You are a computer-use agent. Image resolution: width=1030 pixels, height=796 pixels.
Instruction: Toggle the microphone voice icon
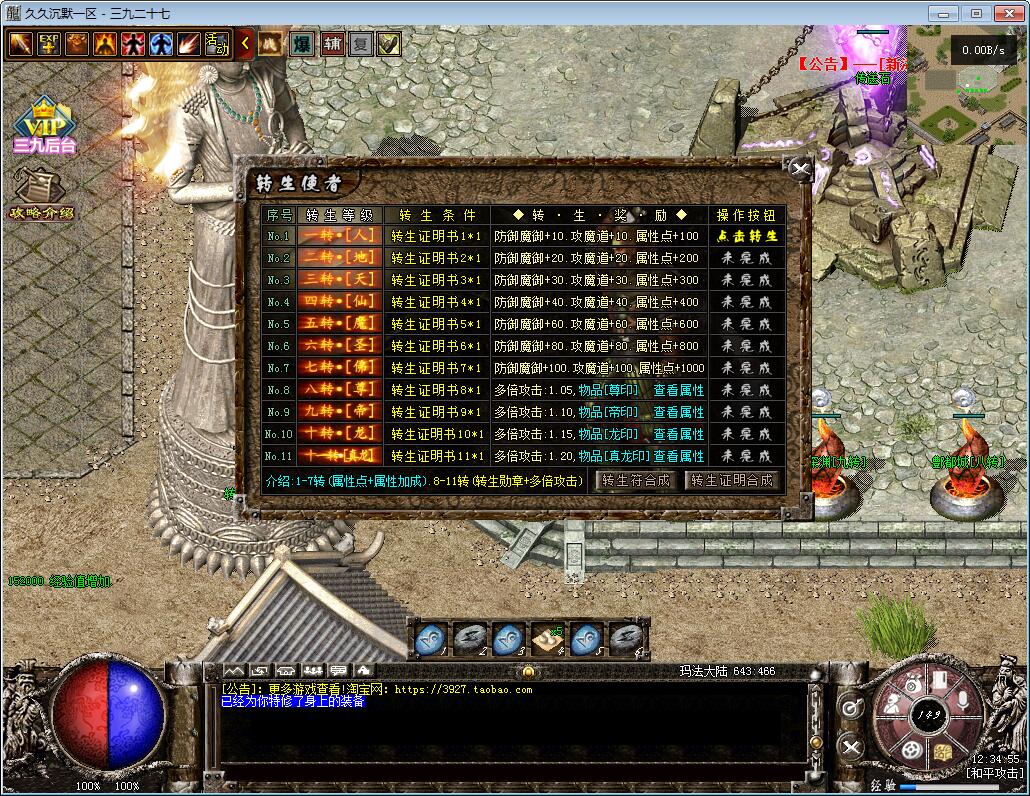961,700
